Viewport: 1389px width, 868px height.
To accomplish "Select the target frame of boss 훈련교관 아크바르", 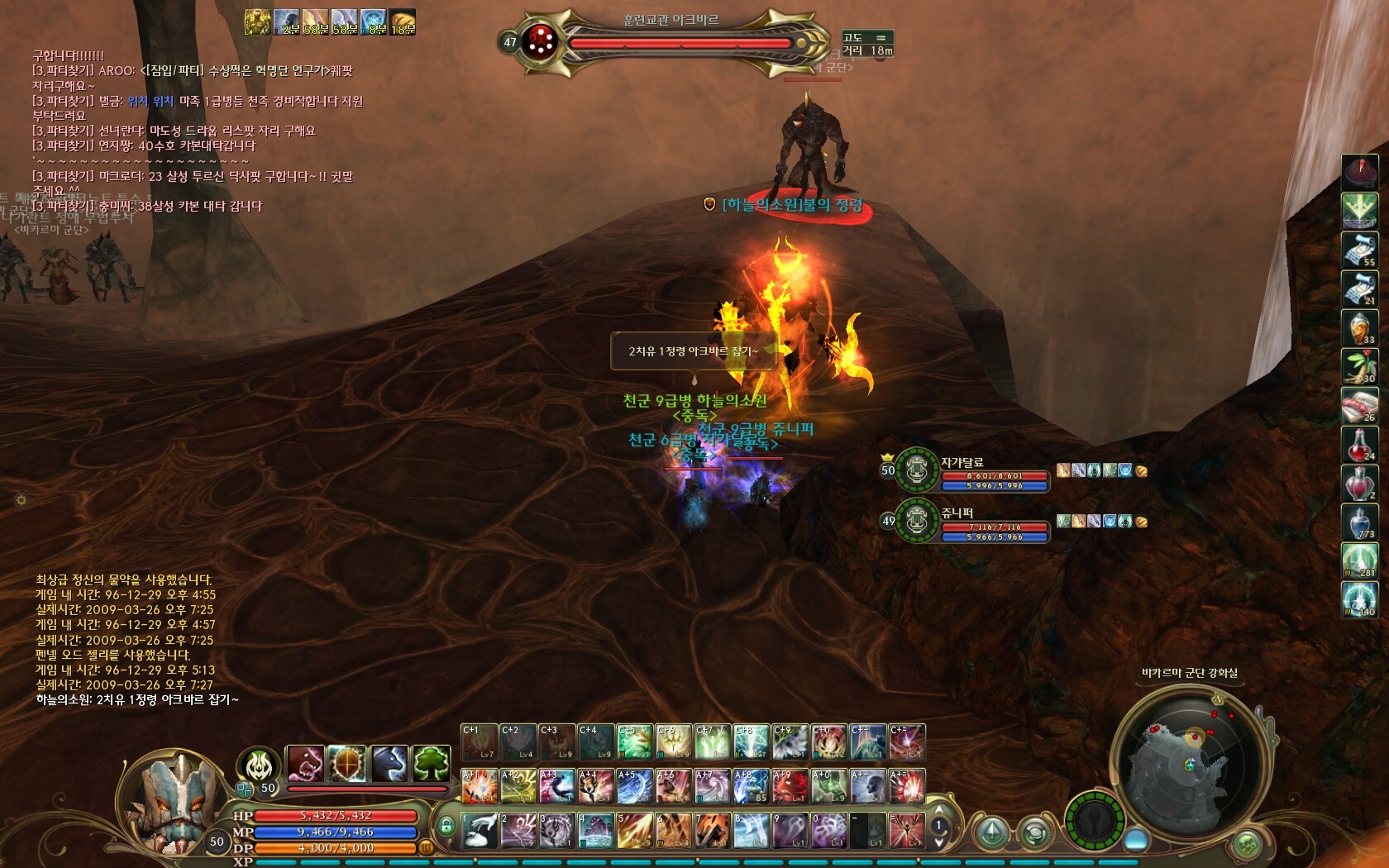I will [670, 41].
